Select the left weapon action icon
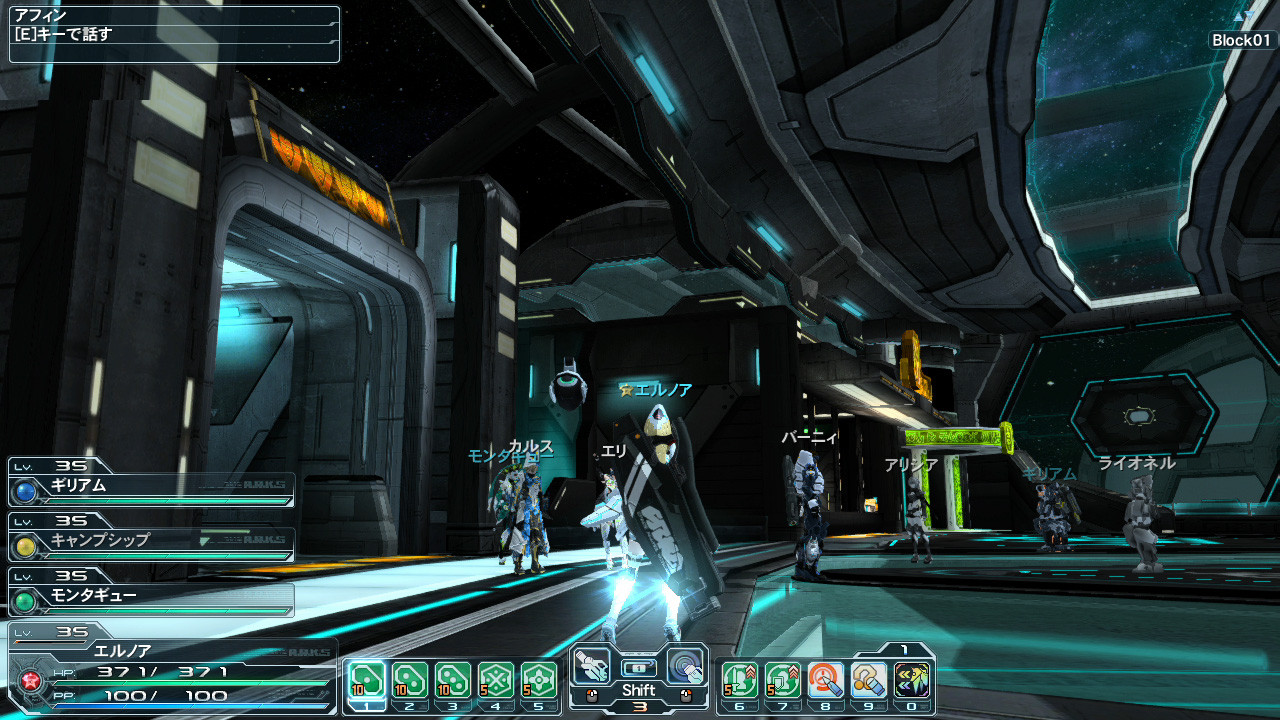The image size is (1280, 720). click(592, 665)
